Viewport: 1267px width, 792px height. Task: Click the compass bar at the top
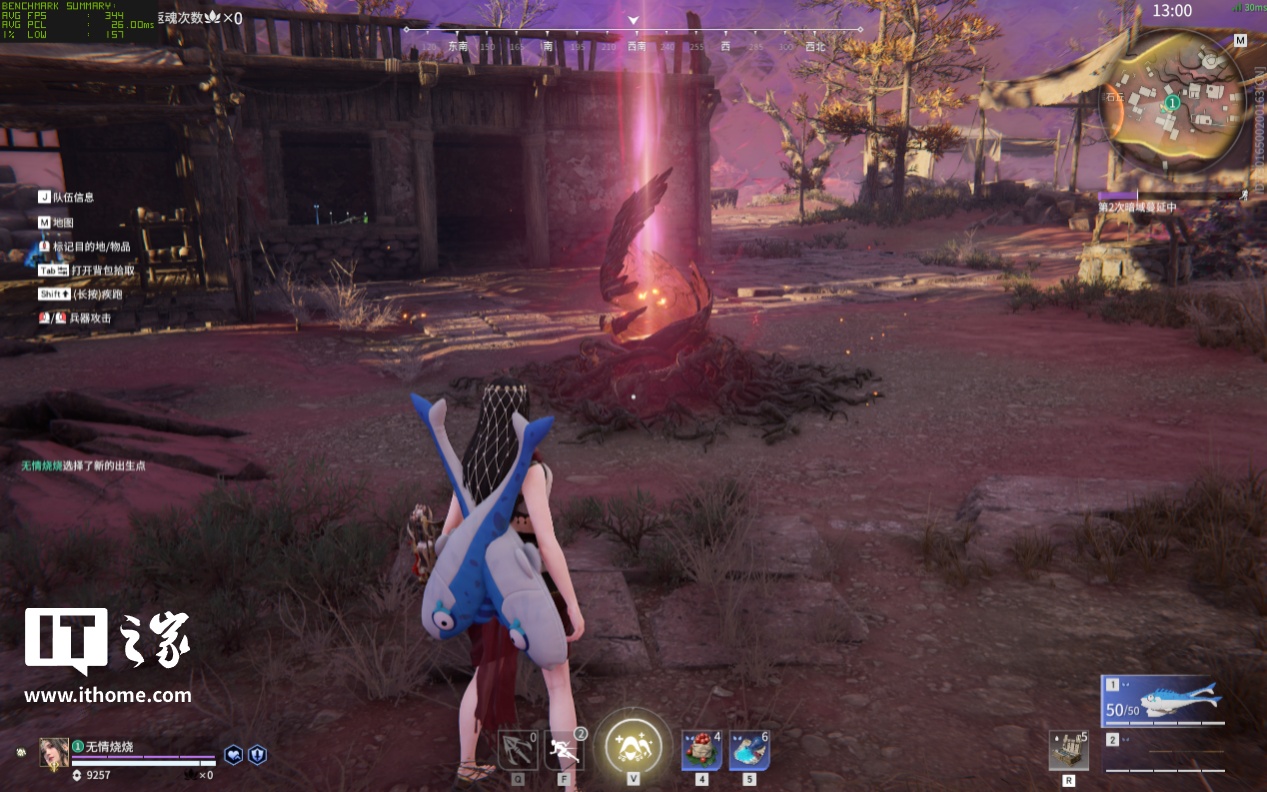point(633,45)
